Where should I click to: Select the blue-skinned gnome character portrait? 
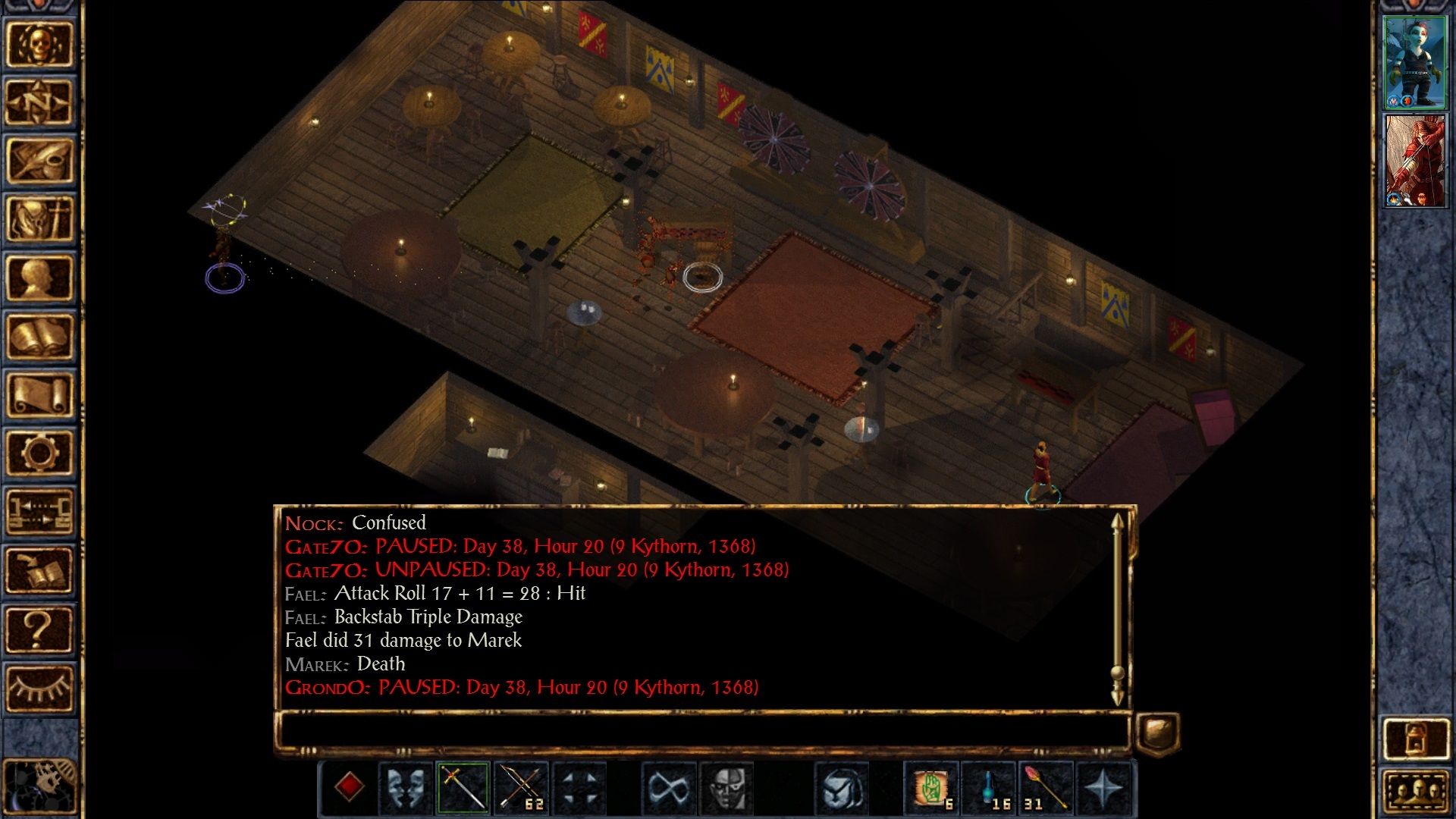[x=1414, y=62]
